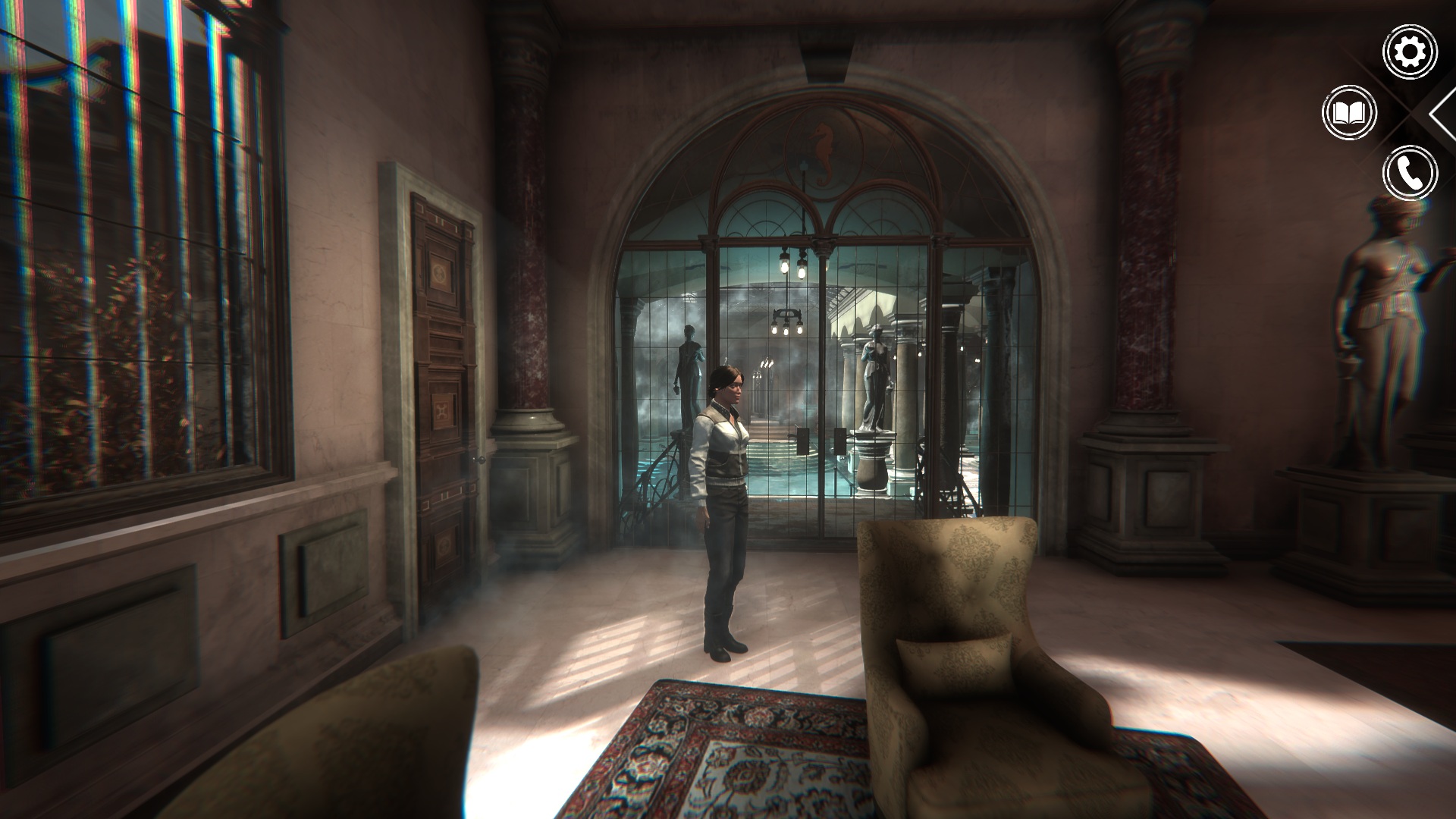The width and height of the screenshot is (1456, 819).
Task: Tap the phone call icon
Action: (1410, 174)
